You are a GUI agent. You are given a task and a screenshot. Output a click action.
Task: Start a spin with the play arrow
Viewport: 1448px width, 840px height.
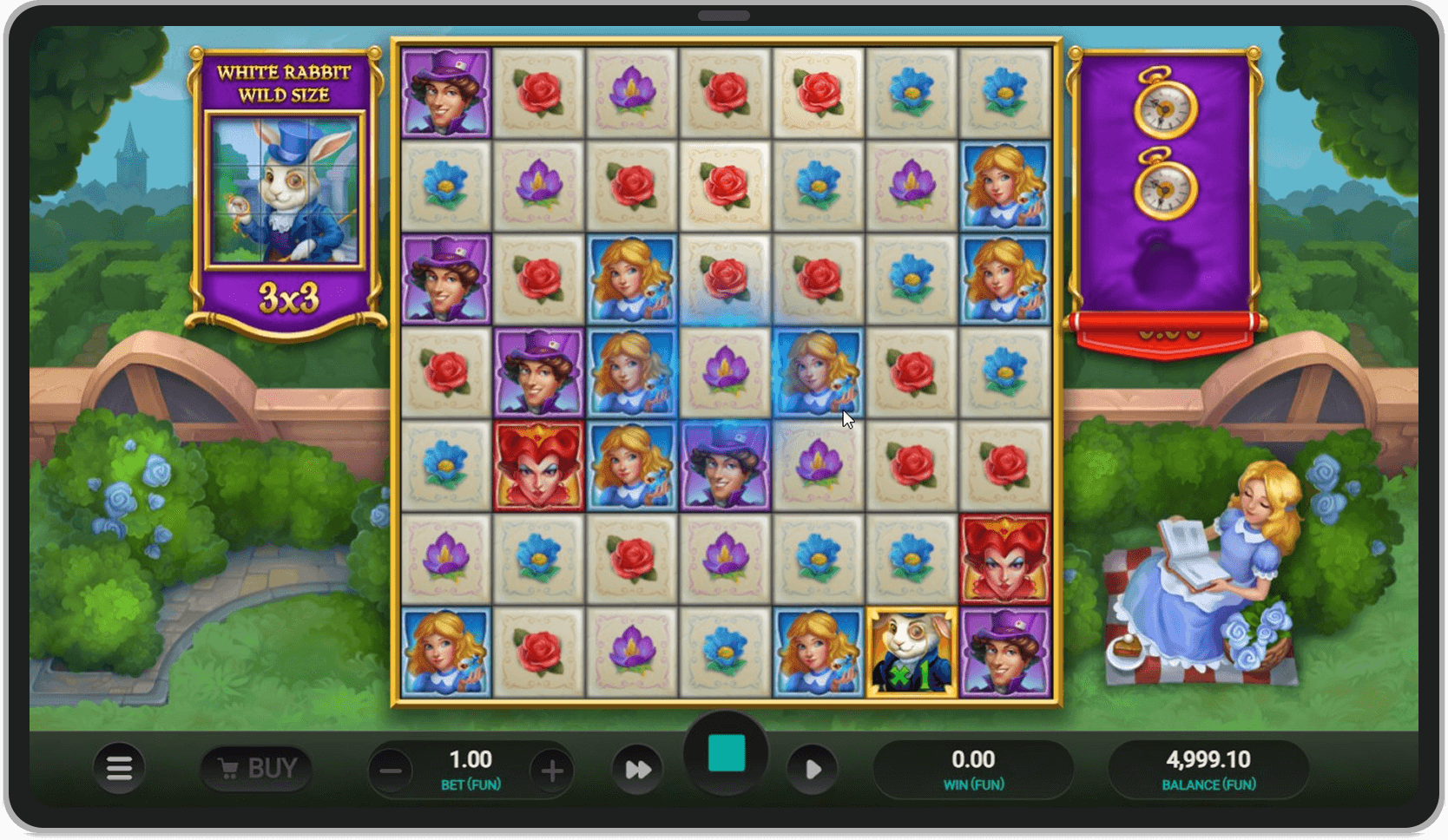coord(813,769)
